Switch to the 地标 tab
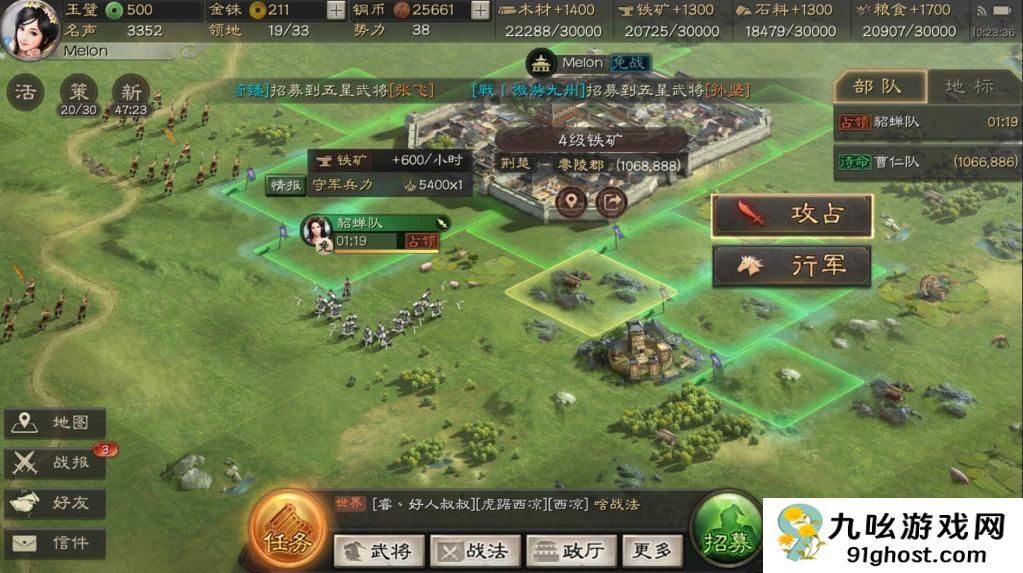 (x=969, y=87)
